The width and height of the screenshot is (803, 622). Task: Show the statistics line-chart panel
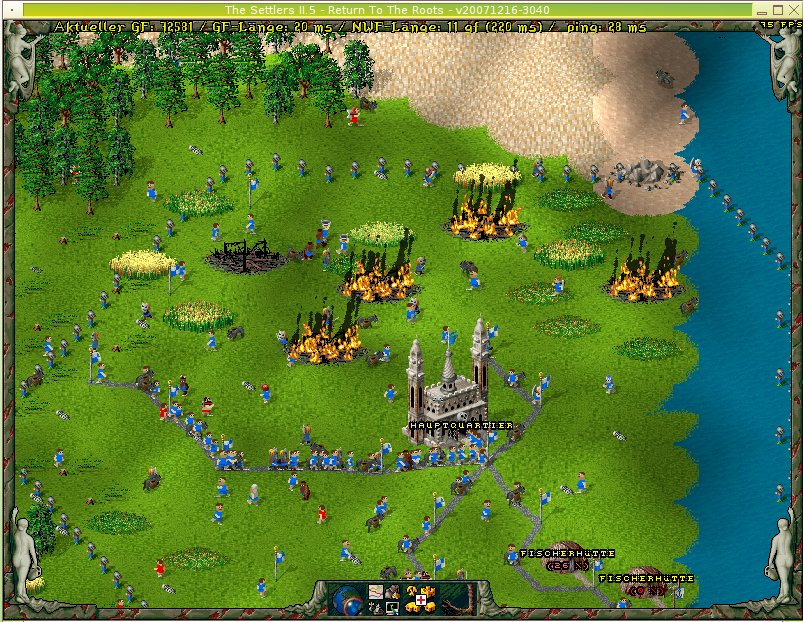pyautogui.click(x=376, y=592)
